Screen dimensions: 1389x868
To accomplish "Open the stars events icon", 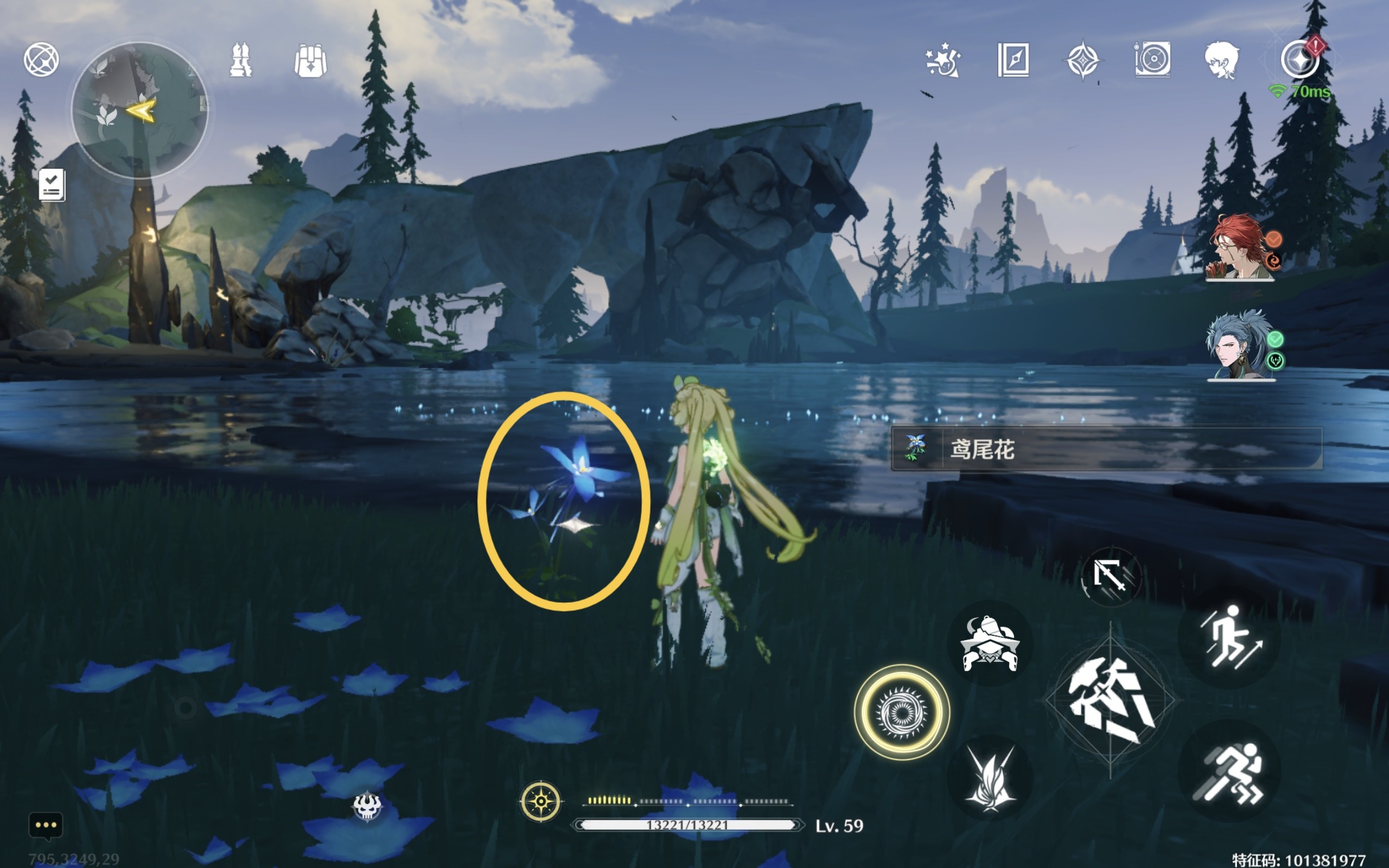I will (942, 60).
